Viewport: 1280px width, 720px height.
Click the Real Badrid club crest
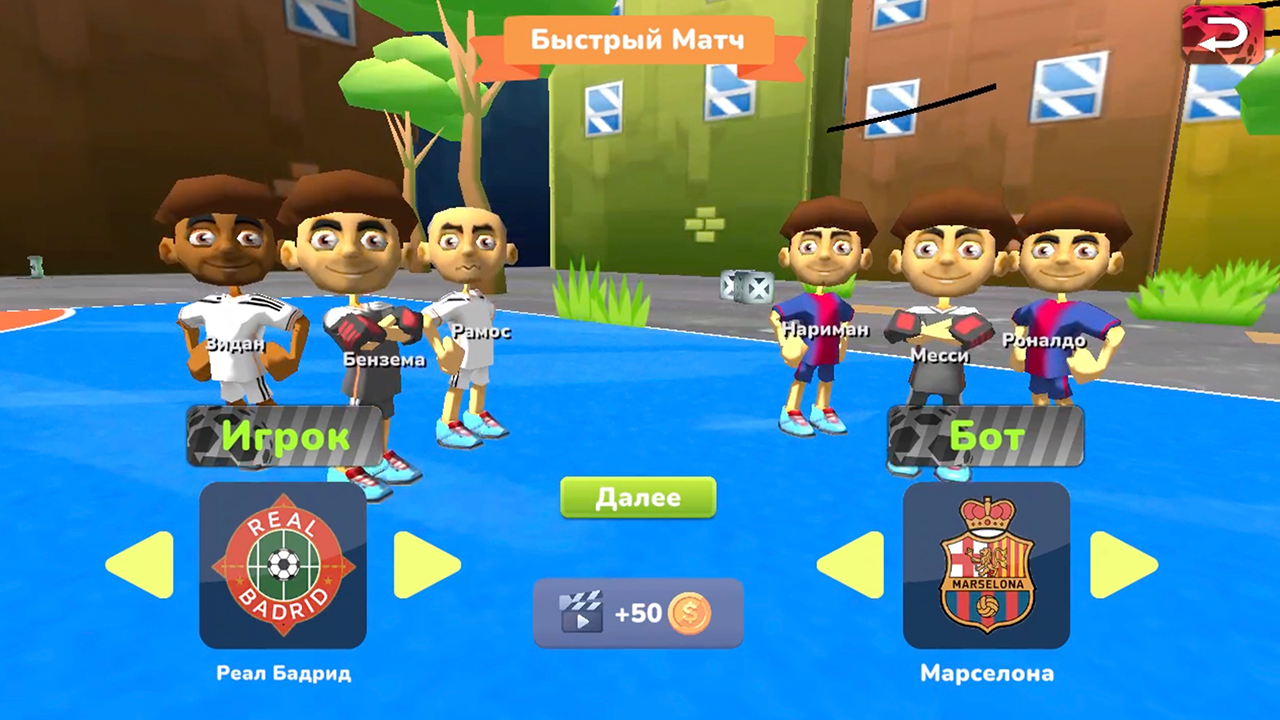(281, 565)
